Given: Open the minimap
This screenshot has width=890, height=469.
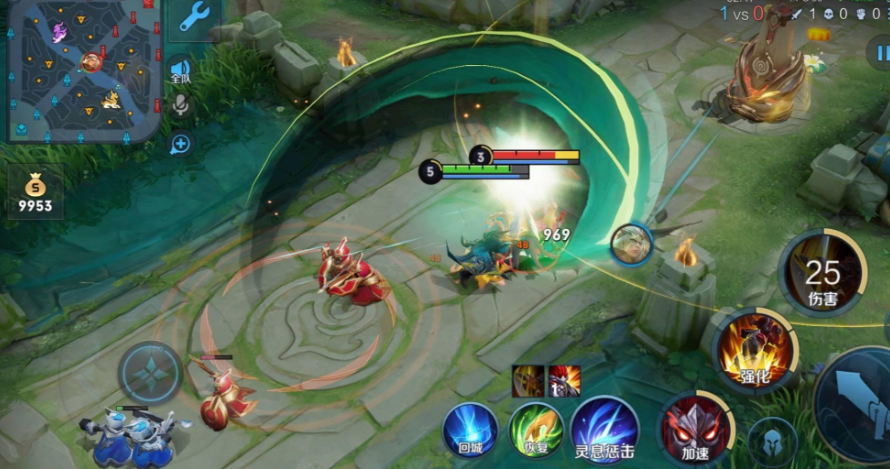Looking at the screenshot, I should [83, 70].
